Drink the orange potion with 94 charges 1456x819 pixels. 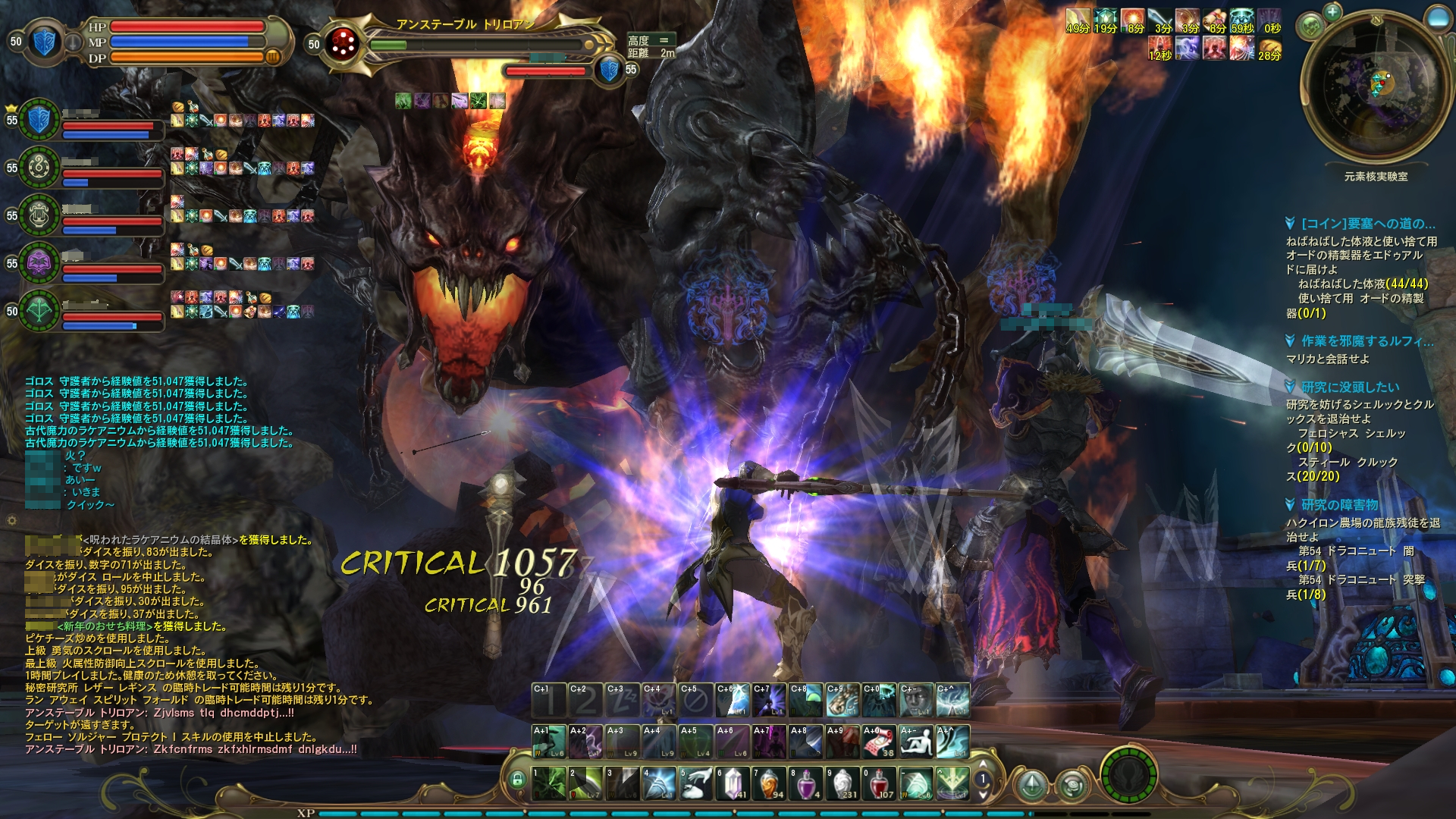point(769,783)
